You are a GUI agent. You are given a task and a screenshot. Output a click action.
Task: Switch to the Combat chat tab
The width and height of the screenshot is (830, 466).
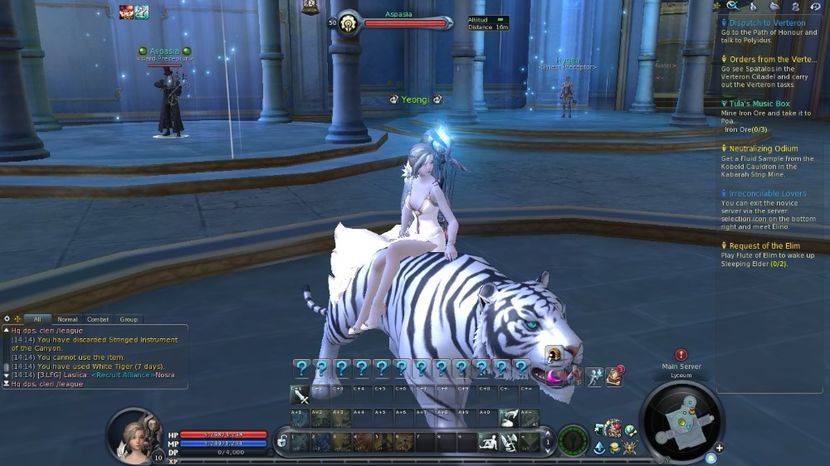point(98,319)
